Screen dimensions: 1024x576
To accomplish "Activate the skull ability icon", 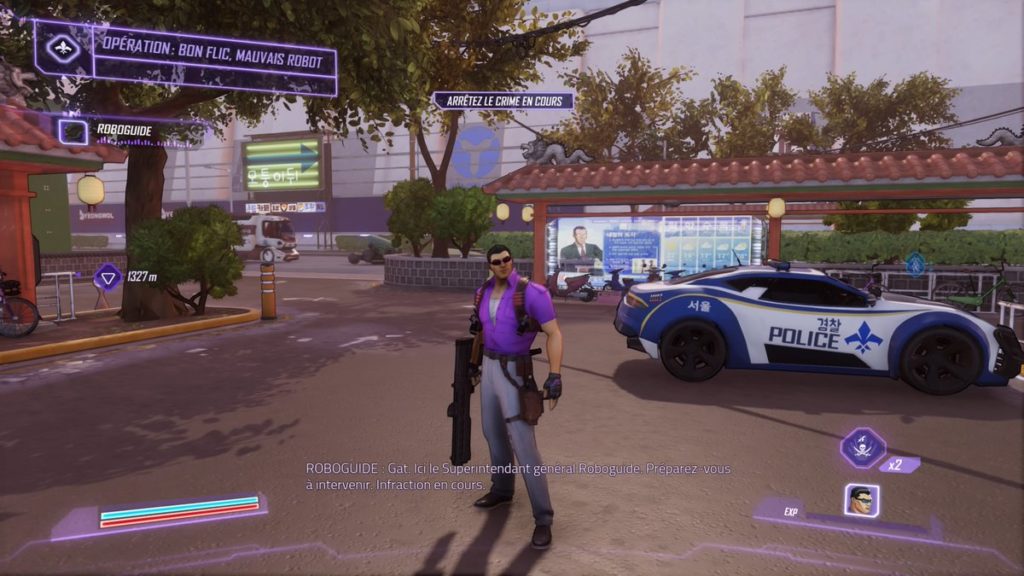I will (x=861, y=447).
